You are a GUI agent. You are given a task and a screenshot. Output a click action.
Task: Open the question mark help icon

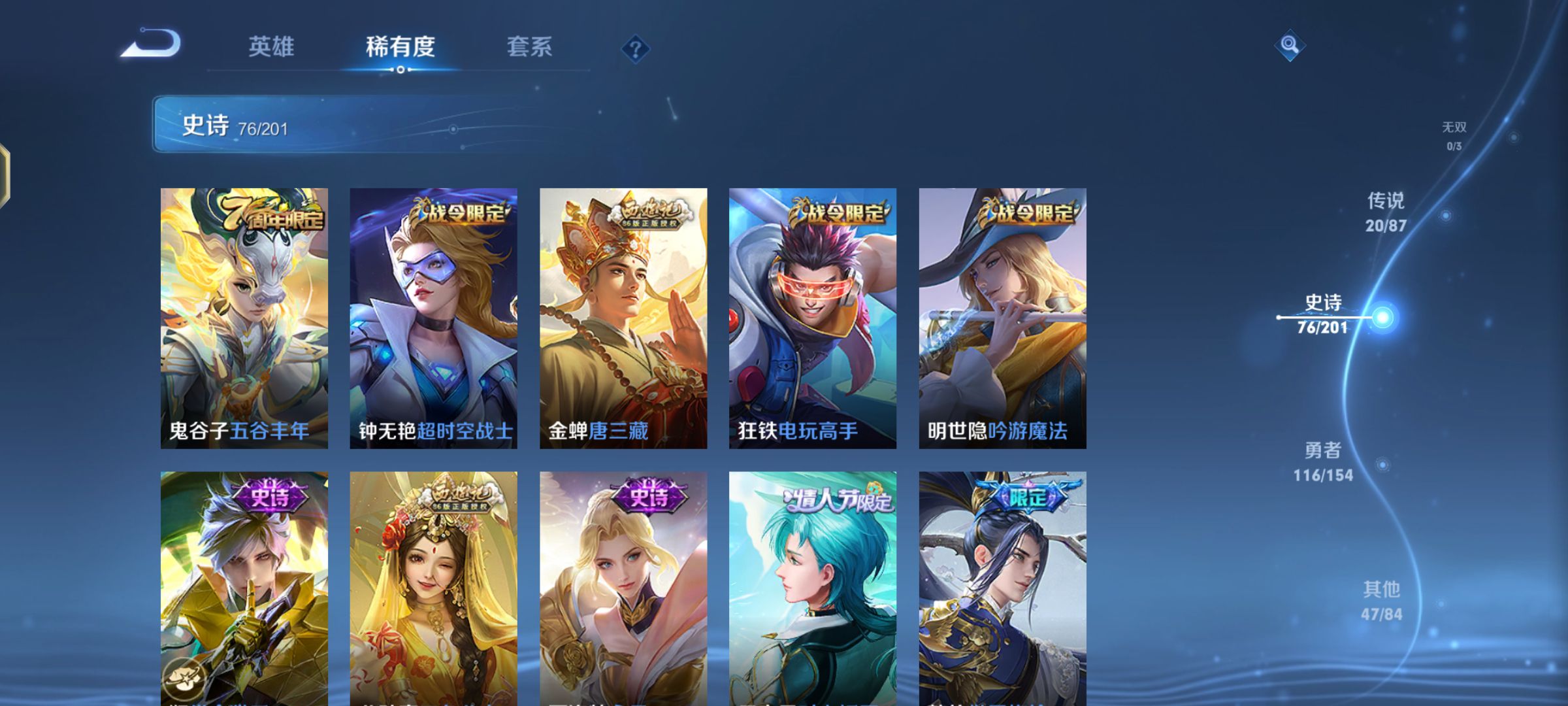pos(635,49)
